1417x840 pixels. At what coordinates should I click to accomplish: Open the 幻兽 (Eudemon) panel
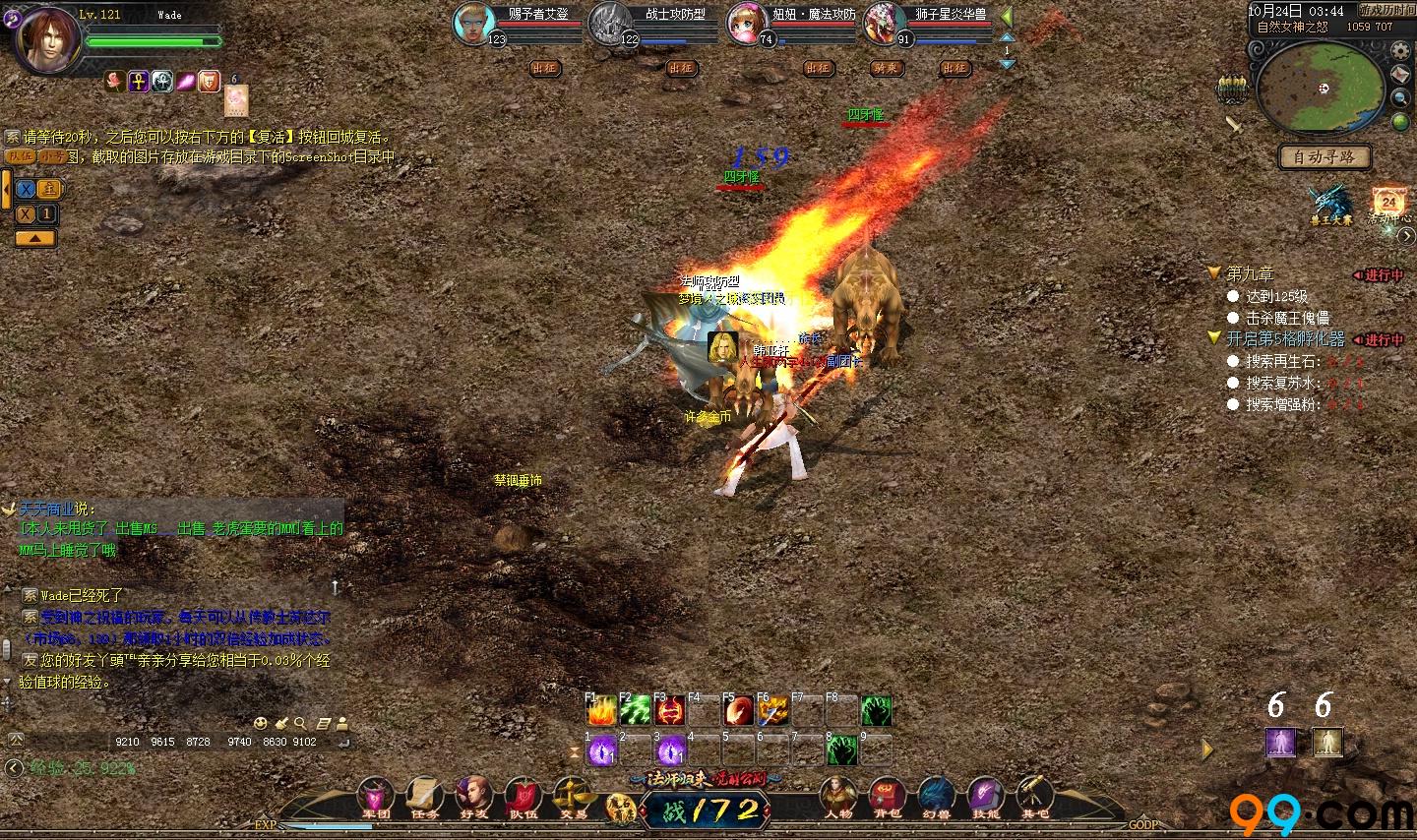click(936, 795)
